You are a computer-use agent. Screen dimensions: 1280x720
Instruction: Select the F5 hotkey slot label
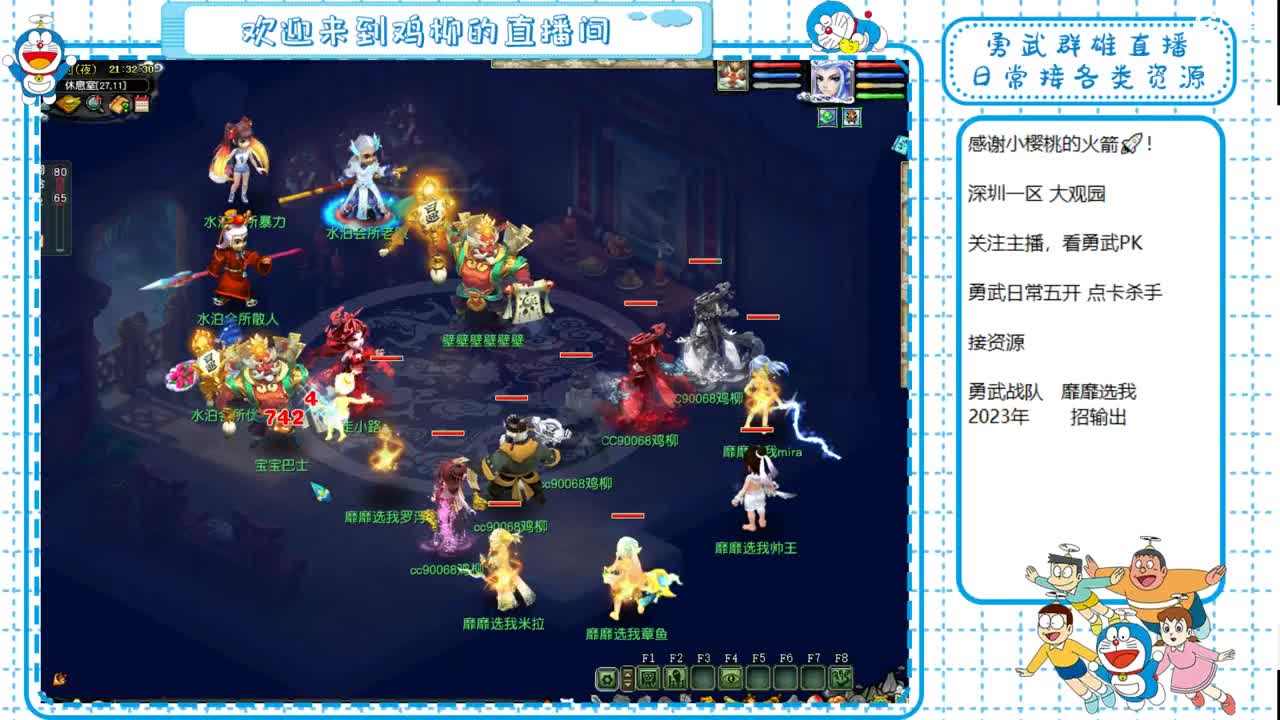[757, 659]
